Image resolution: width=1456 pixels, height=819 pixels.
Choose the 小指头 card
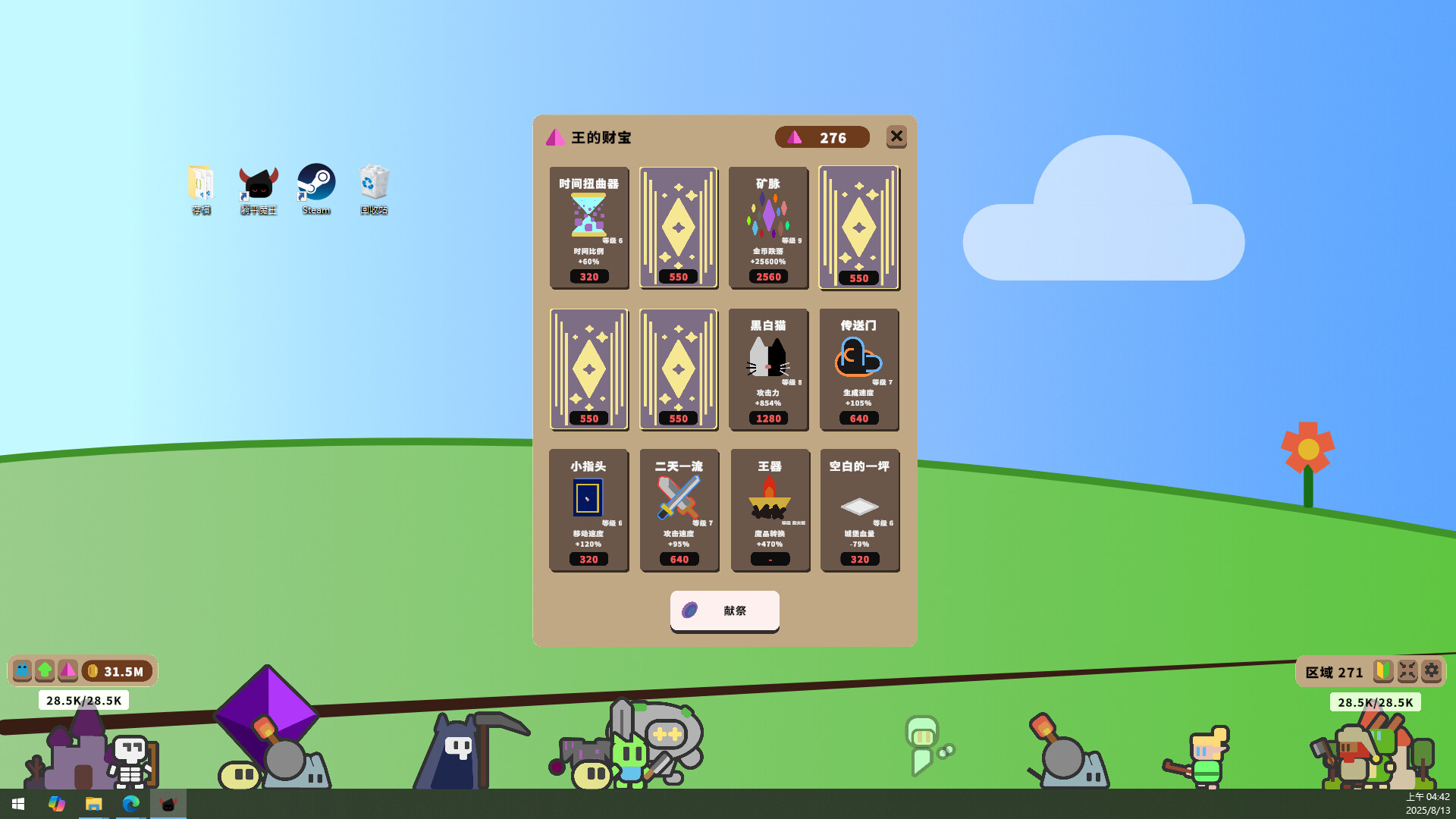tap(588, 510)
